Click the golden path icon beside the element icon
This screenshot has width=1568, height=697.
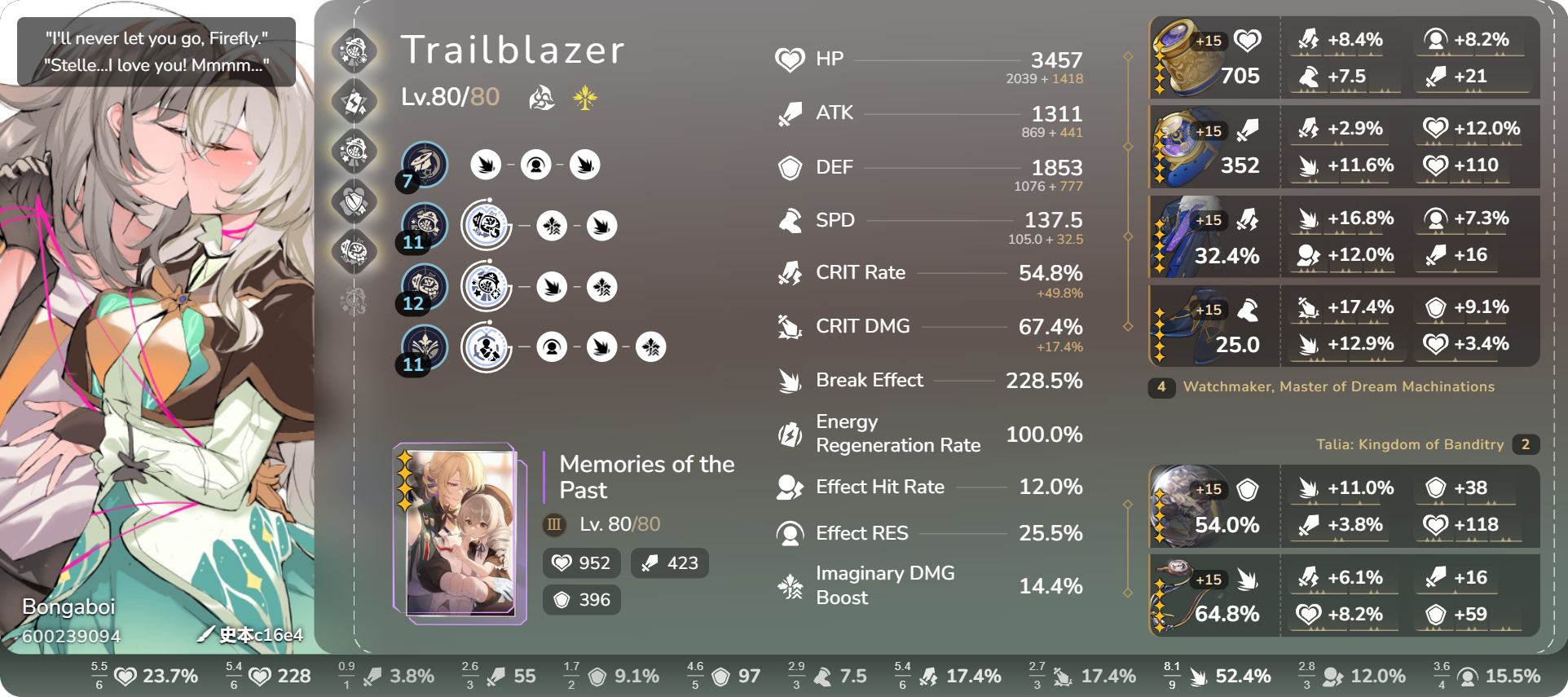point(584,98)
